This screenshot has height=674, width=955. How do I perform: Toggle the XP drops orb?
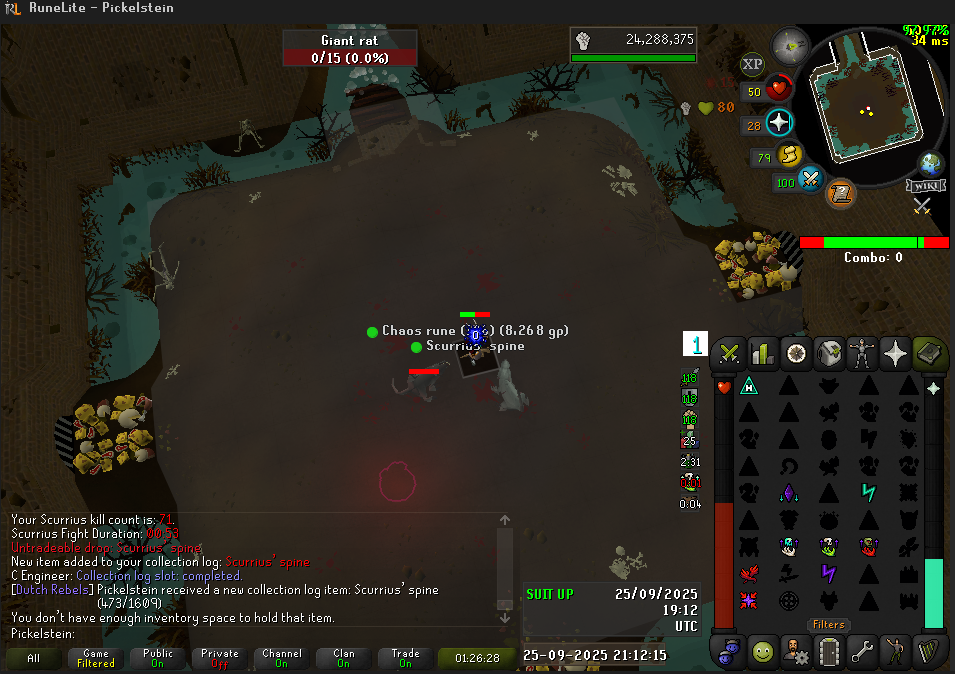pyautogui.click(x=752, y=65)
